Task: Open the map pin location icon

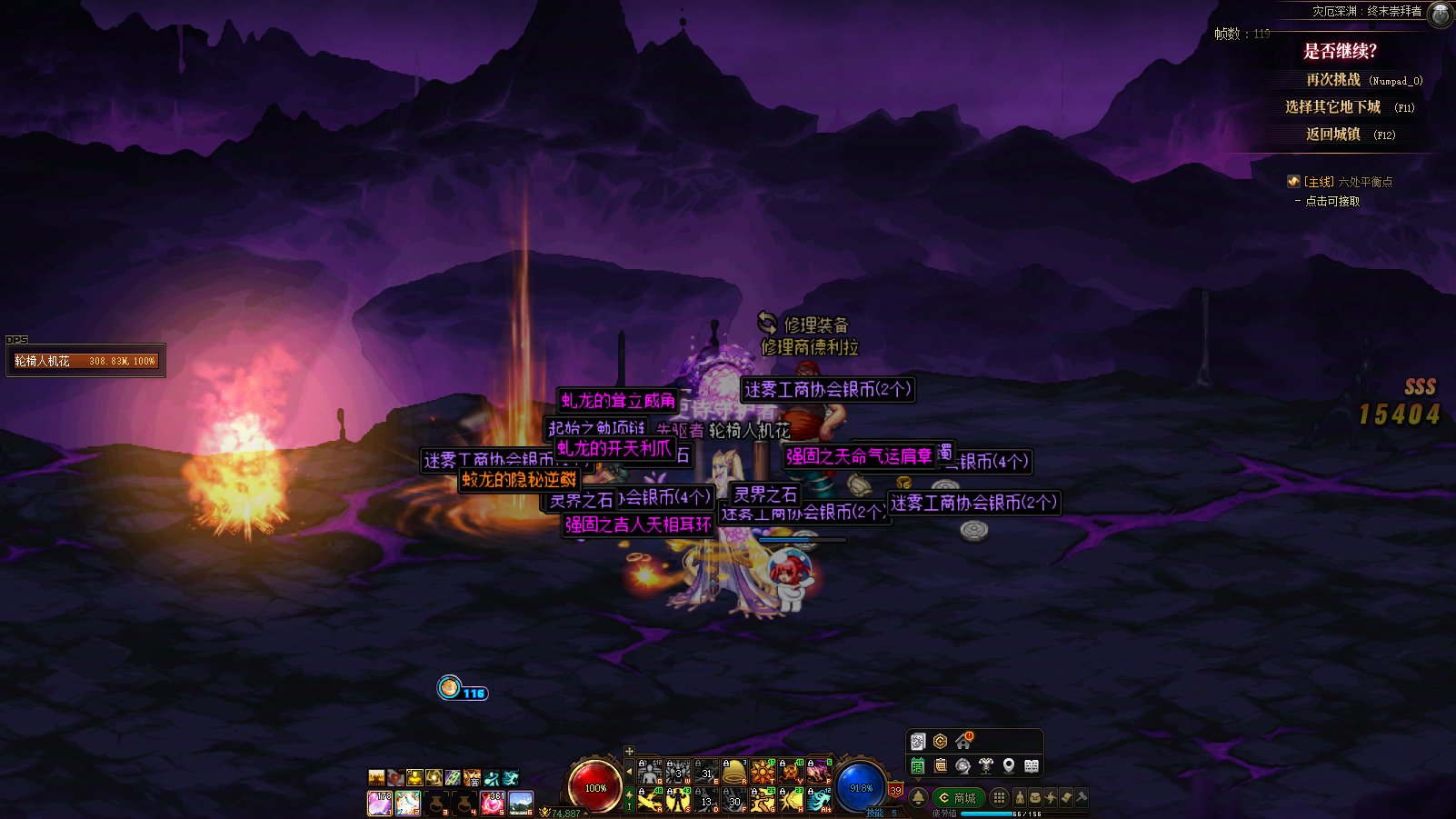Action: (x=1009, y=766)
